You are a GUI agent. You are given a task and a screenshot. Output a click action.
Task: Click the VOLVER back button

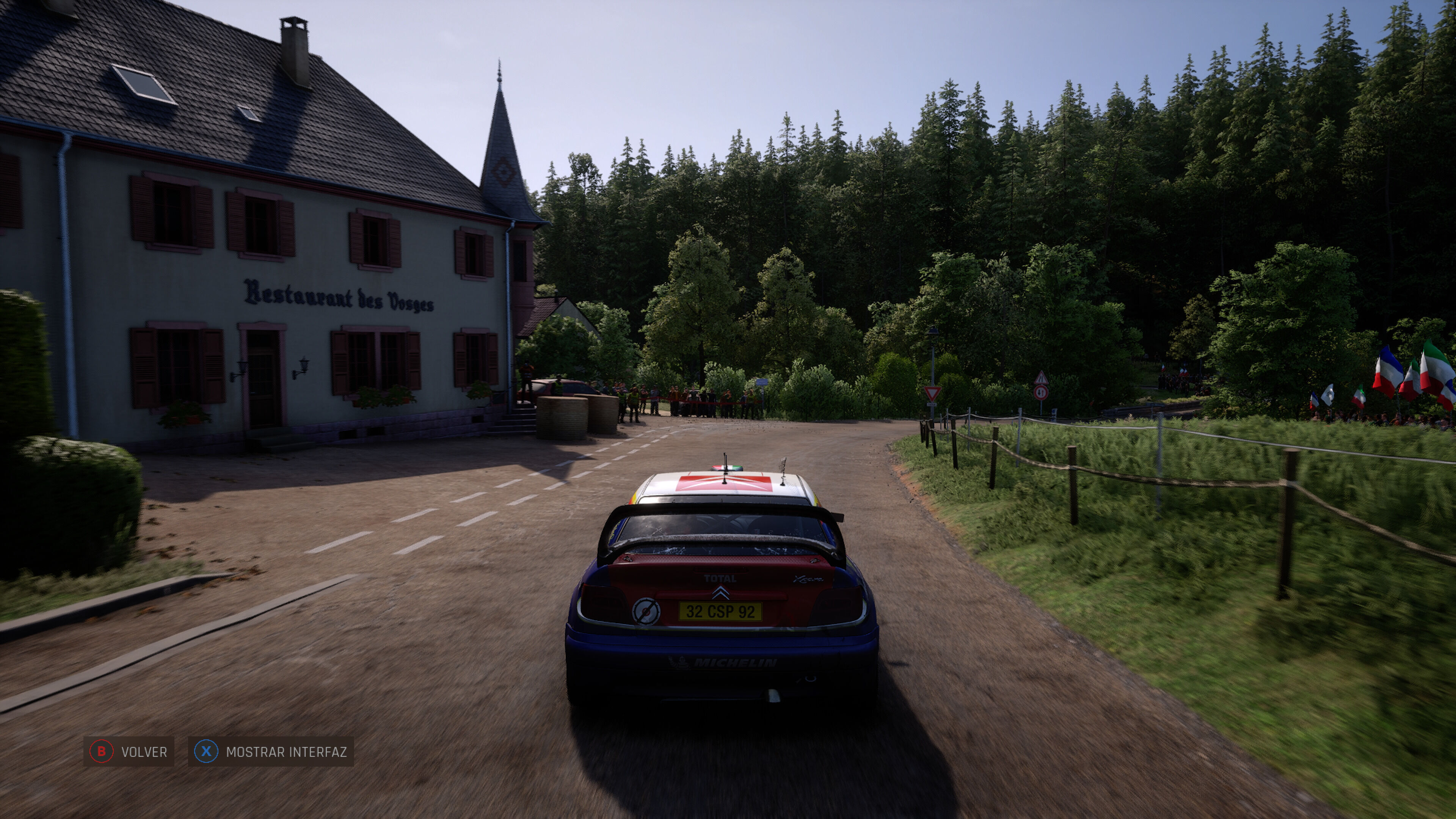click(x=129, y=752)
